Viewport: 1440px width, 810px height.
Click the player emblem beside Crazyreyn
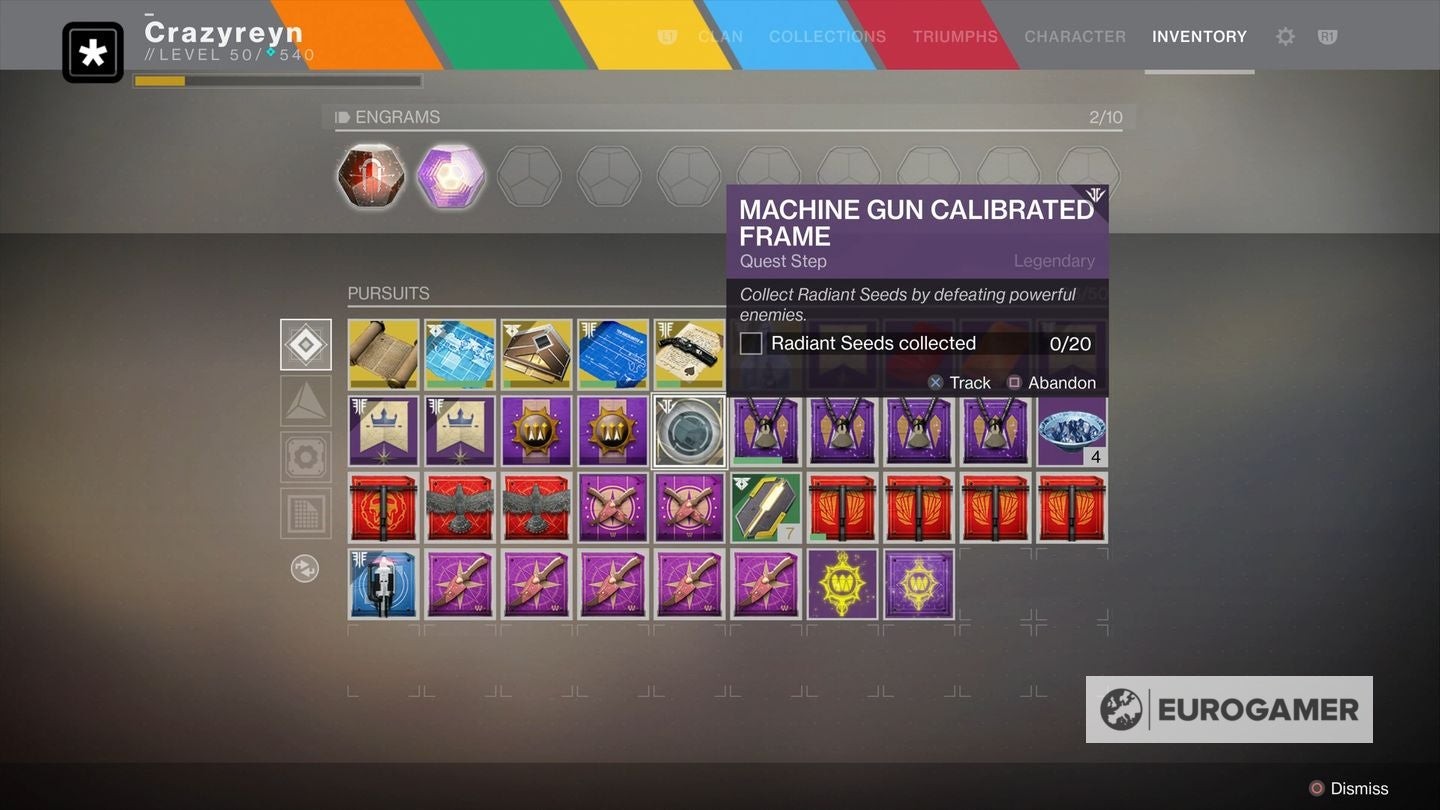tap(93, 53)
